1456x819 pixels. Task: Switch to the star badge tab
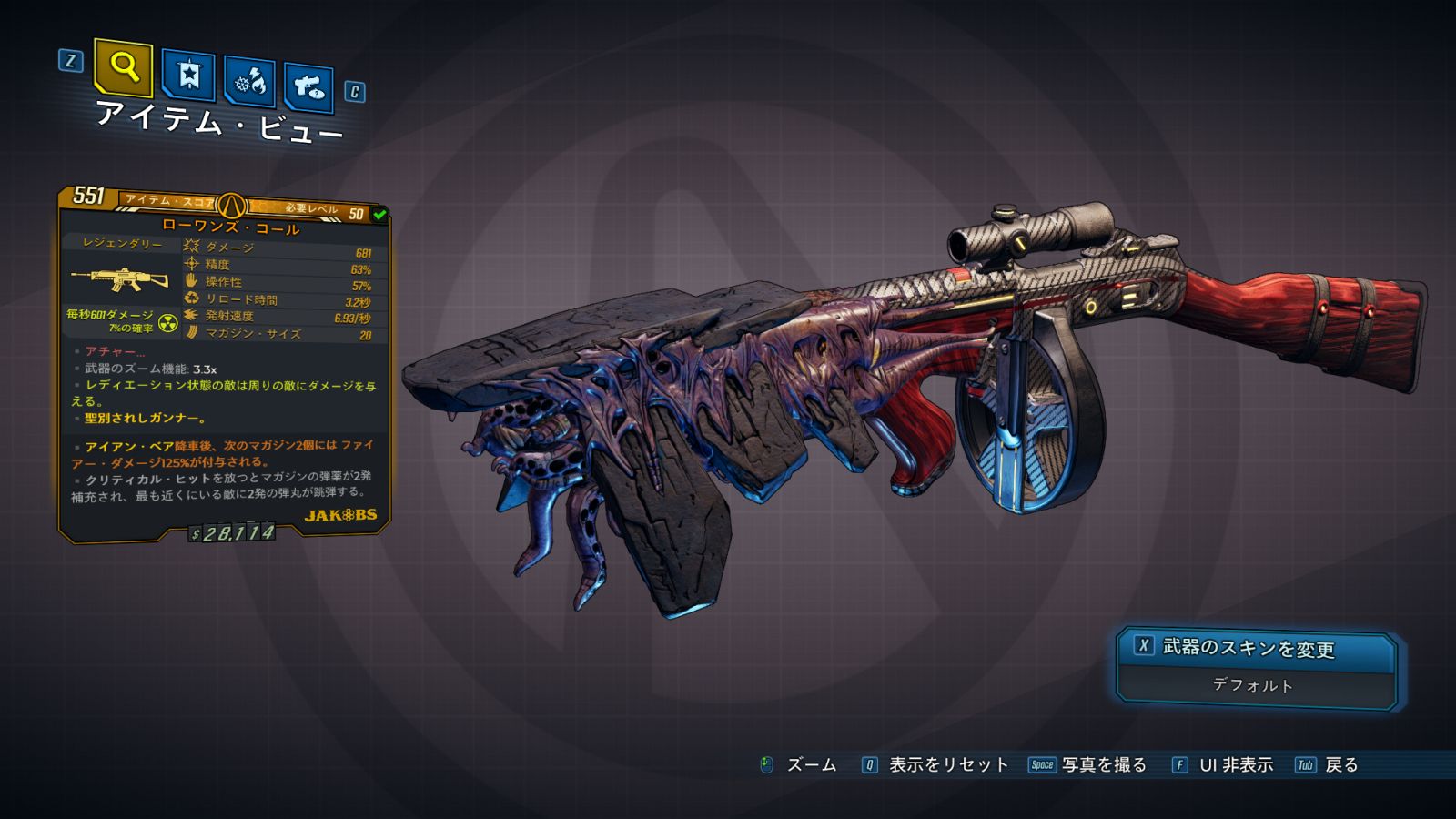(188, 75)
